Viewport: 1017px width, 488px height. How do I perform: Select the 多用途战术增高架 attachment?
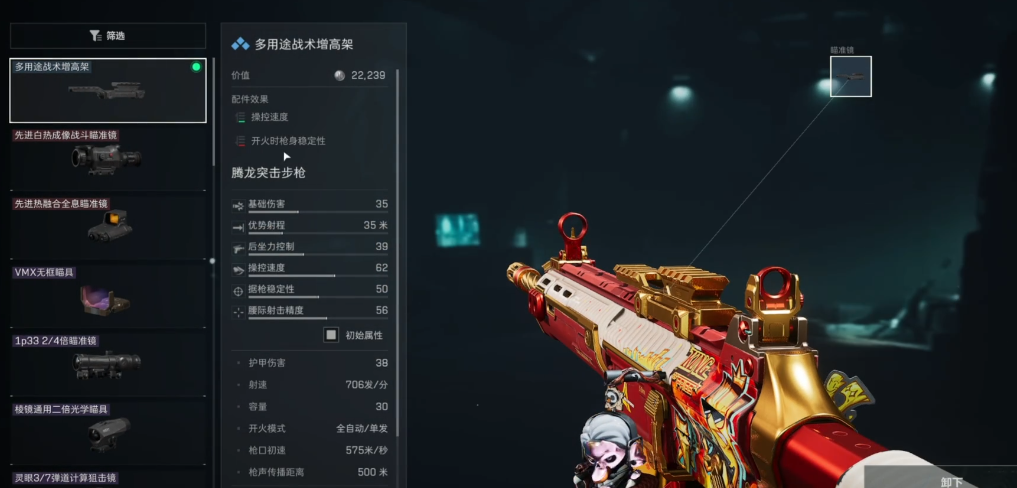pyautogui.click(x=108, y=91)
